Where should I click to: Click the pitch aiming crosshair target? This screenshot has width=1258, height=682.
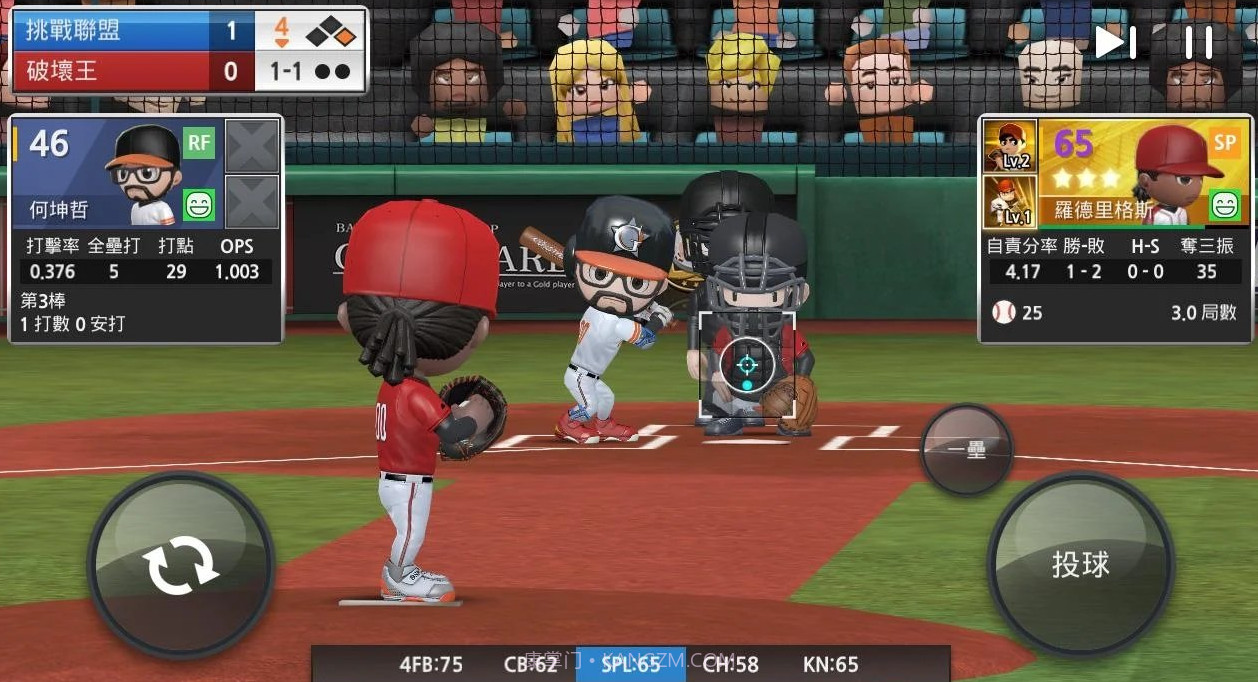pyautogui.click(x=747, y=364)
